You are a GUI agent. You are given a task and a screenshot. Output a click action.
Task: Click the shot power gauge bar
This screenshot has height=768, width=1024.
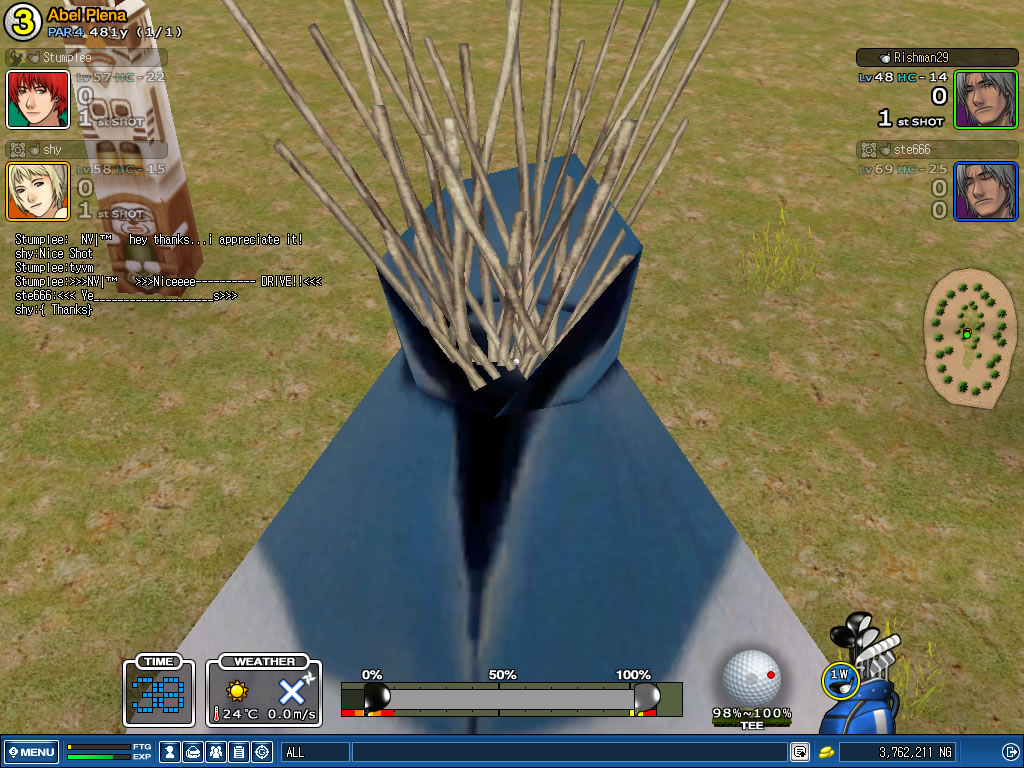coord(510,697)
